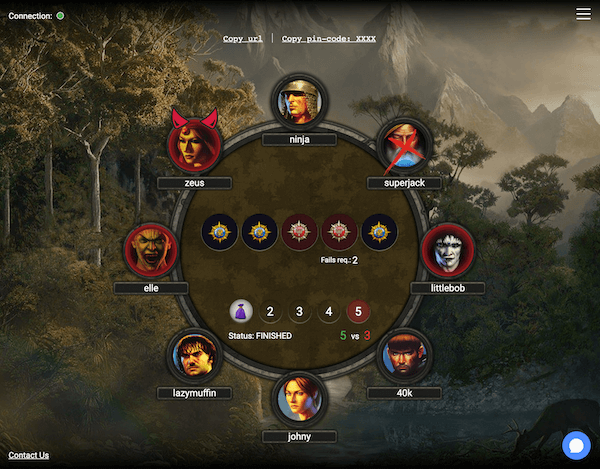Choose superjack's portrait
This screenshot has height=469, width=600.
click(404, 146)
